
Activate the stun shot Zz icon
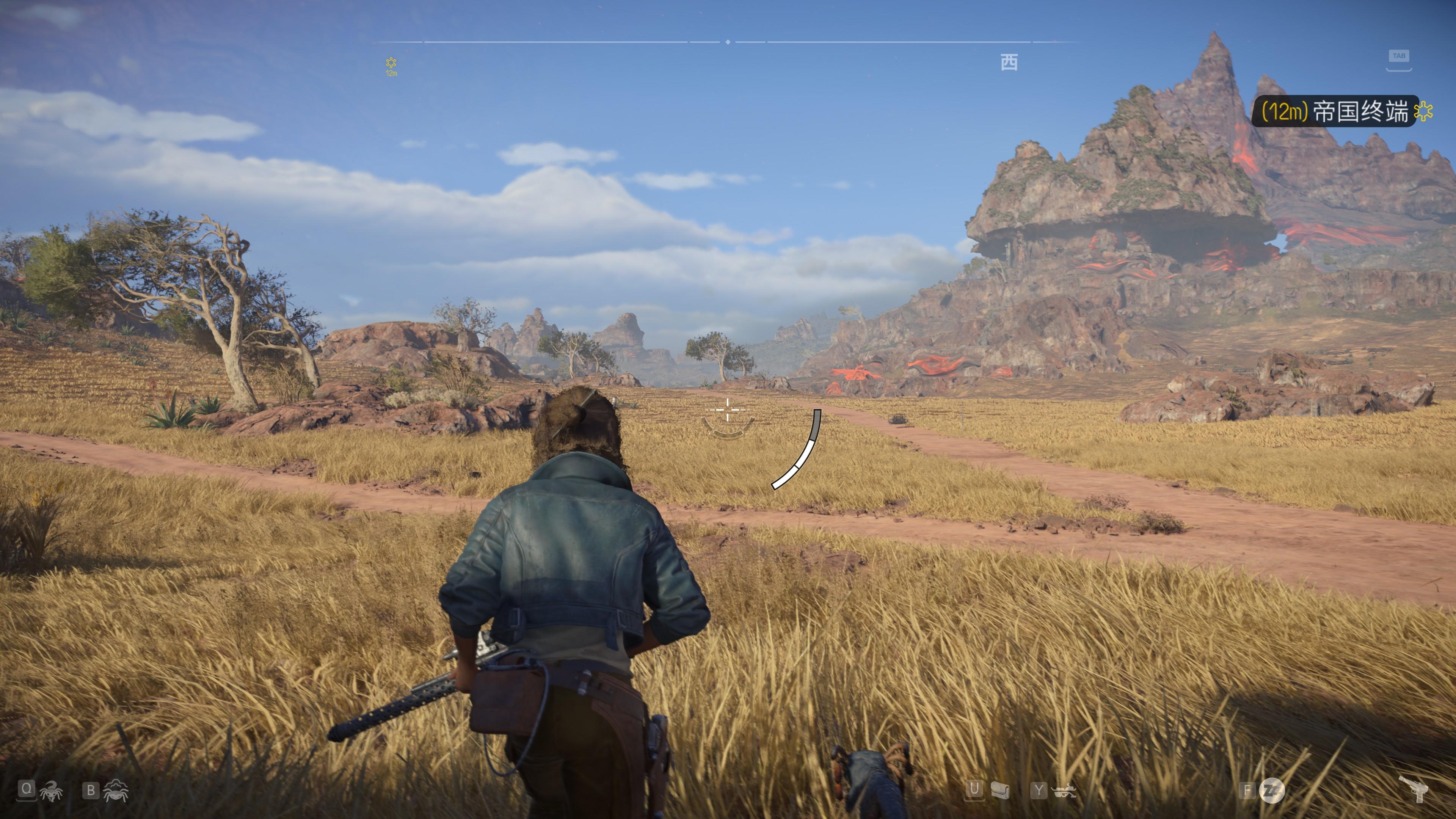click(x=1272, y=790)
